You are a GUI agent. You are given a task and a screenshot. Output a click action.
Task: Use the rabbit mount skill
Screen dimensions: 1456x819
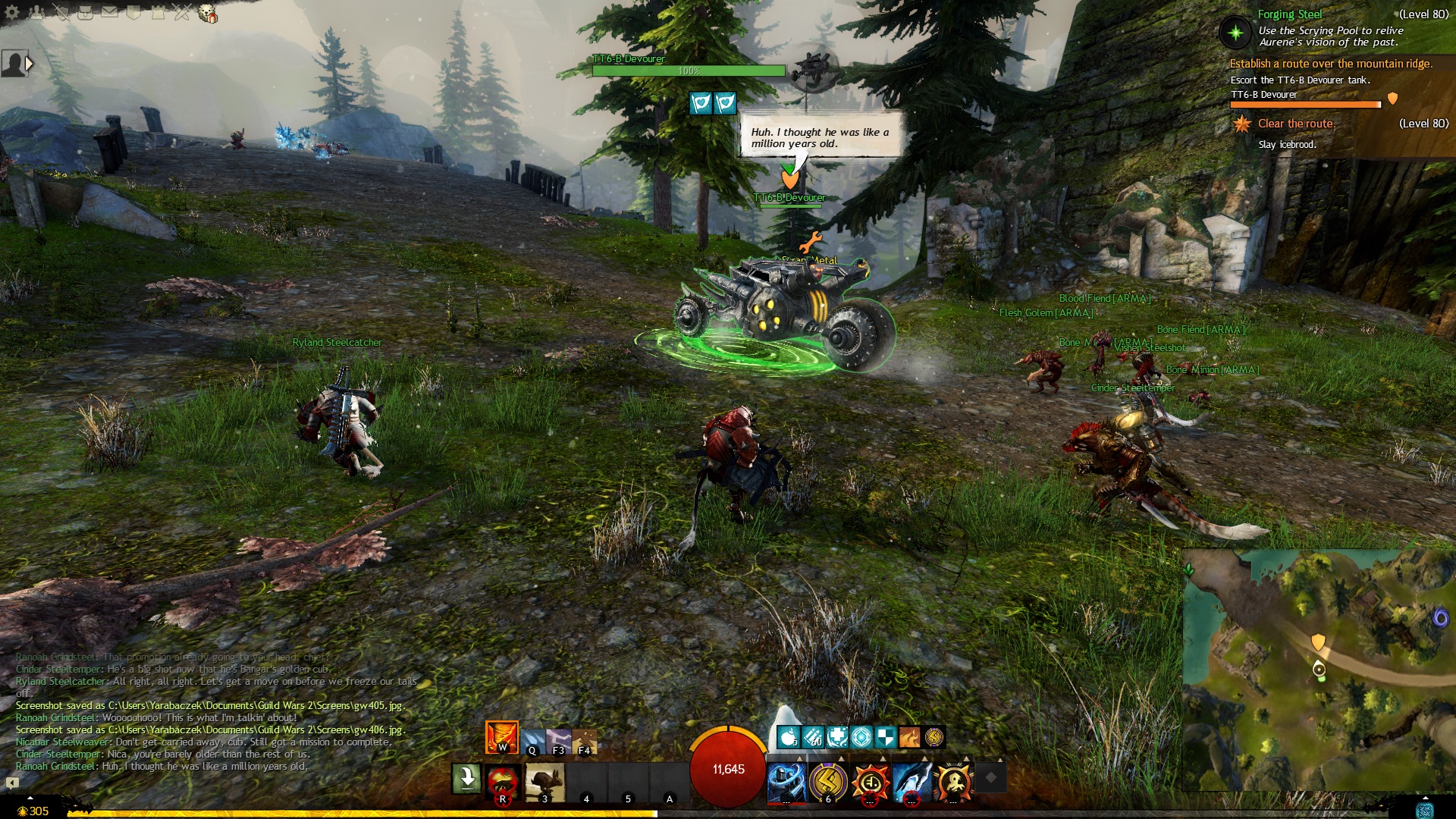[x=544, y=781]
